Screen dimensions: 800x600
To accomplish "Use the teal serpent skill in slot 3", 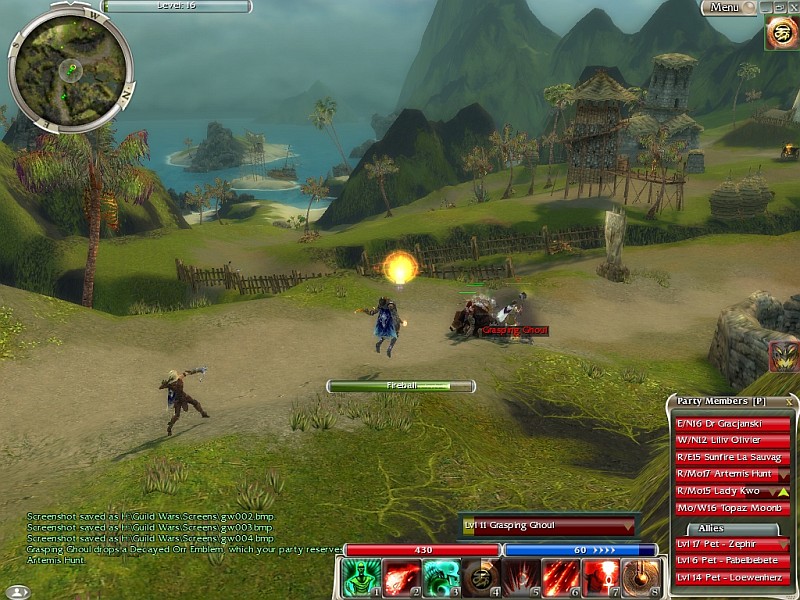I will (439, 578).
